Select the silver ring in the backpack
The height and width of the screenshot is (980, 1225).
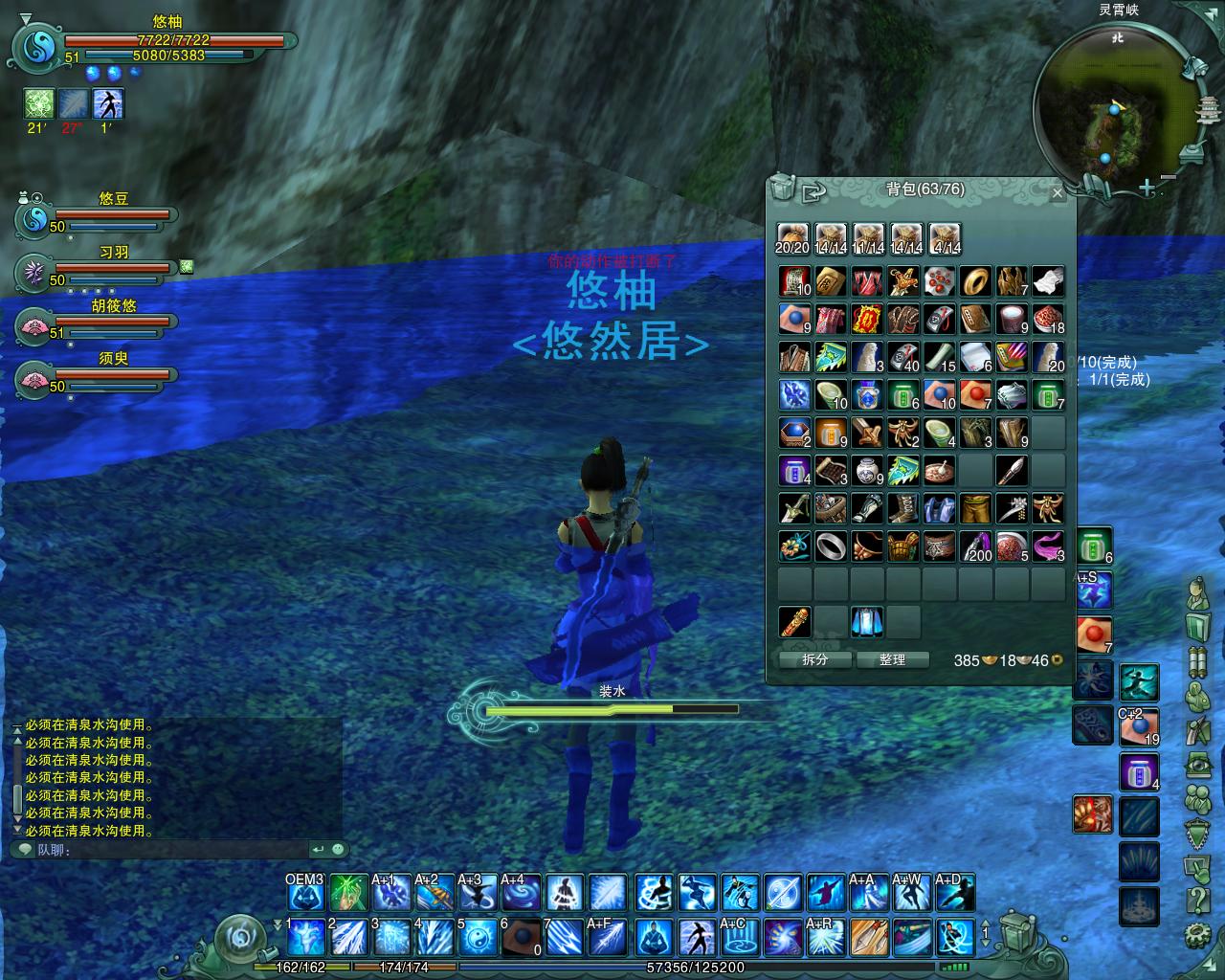point(830,547)
